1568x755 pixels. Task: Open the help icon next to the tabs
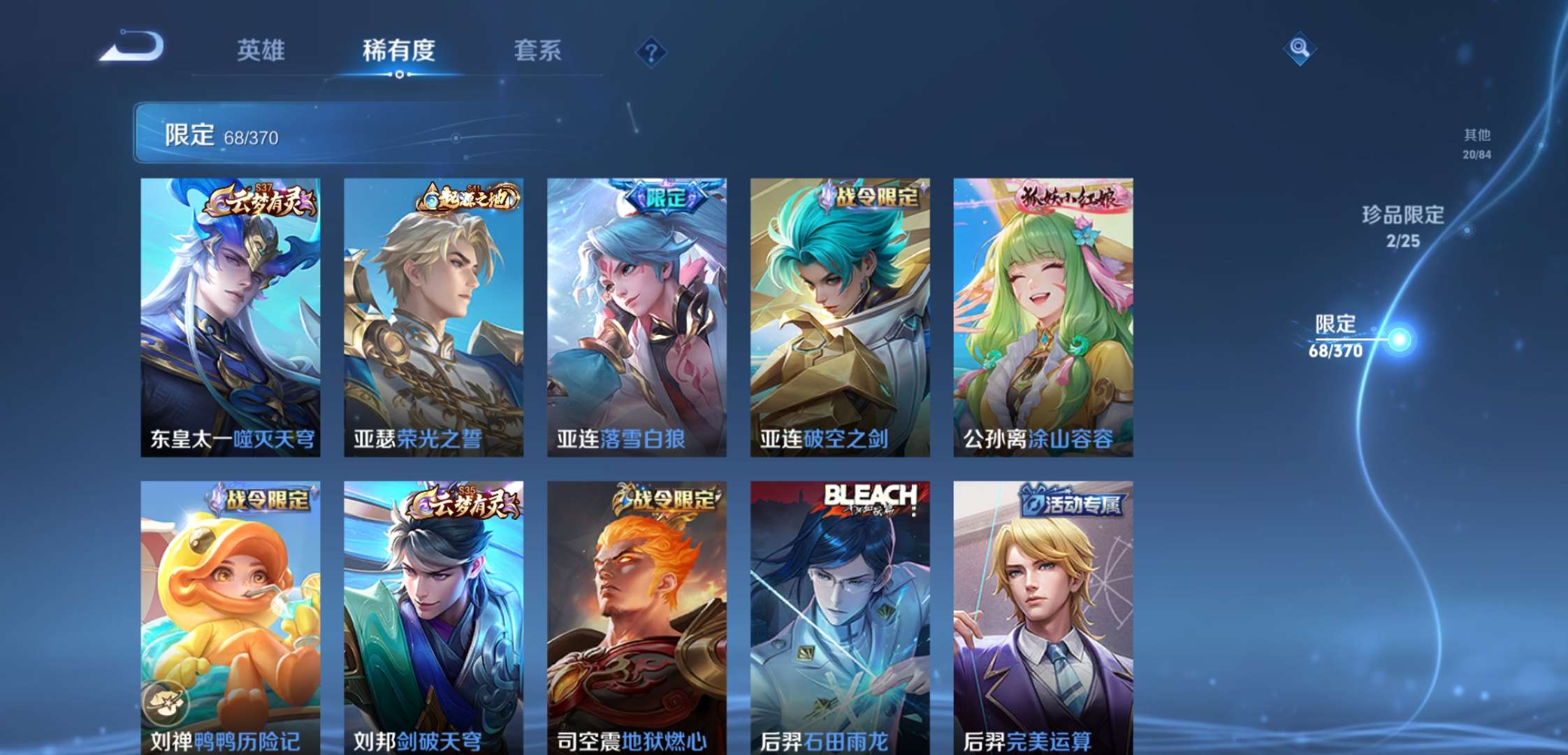point(651,51)
